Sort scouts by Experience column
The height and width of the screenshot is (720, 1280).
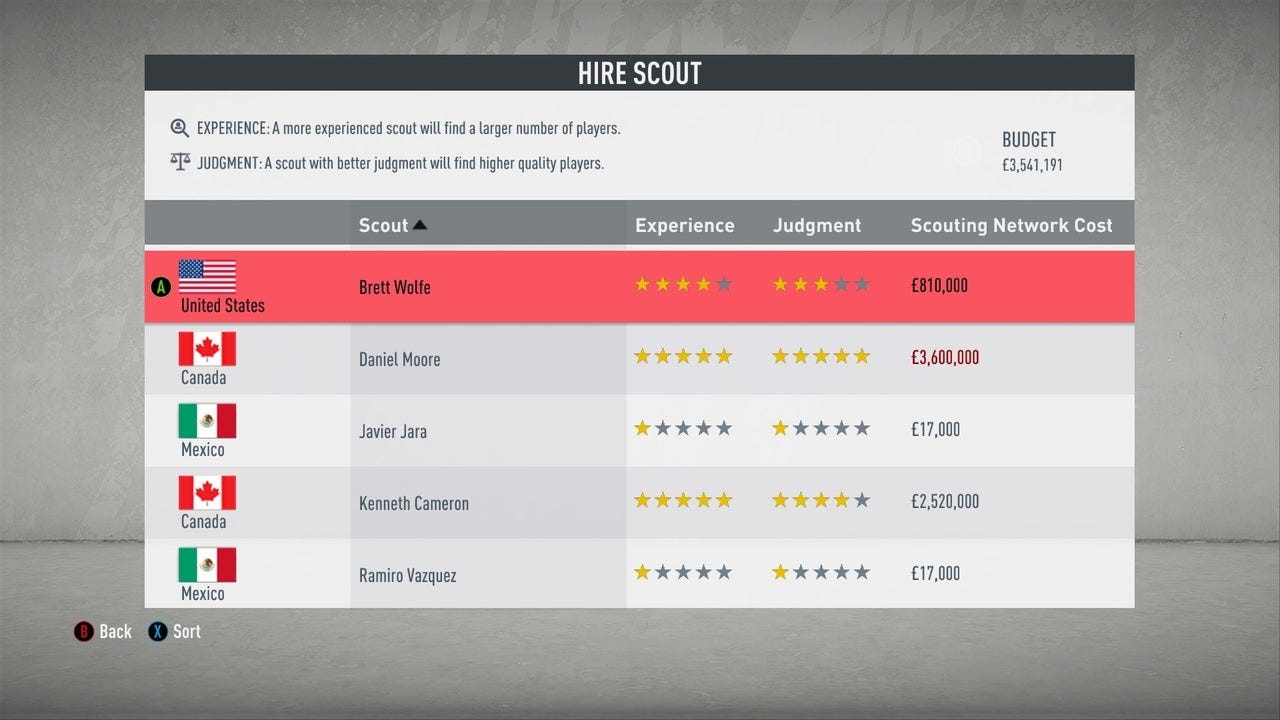tap(684, 225)
